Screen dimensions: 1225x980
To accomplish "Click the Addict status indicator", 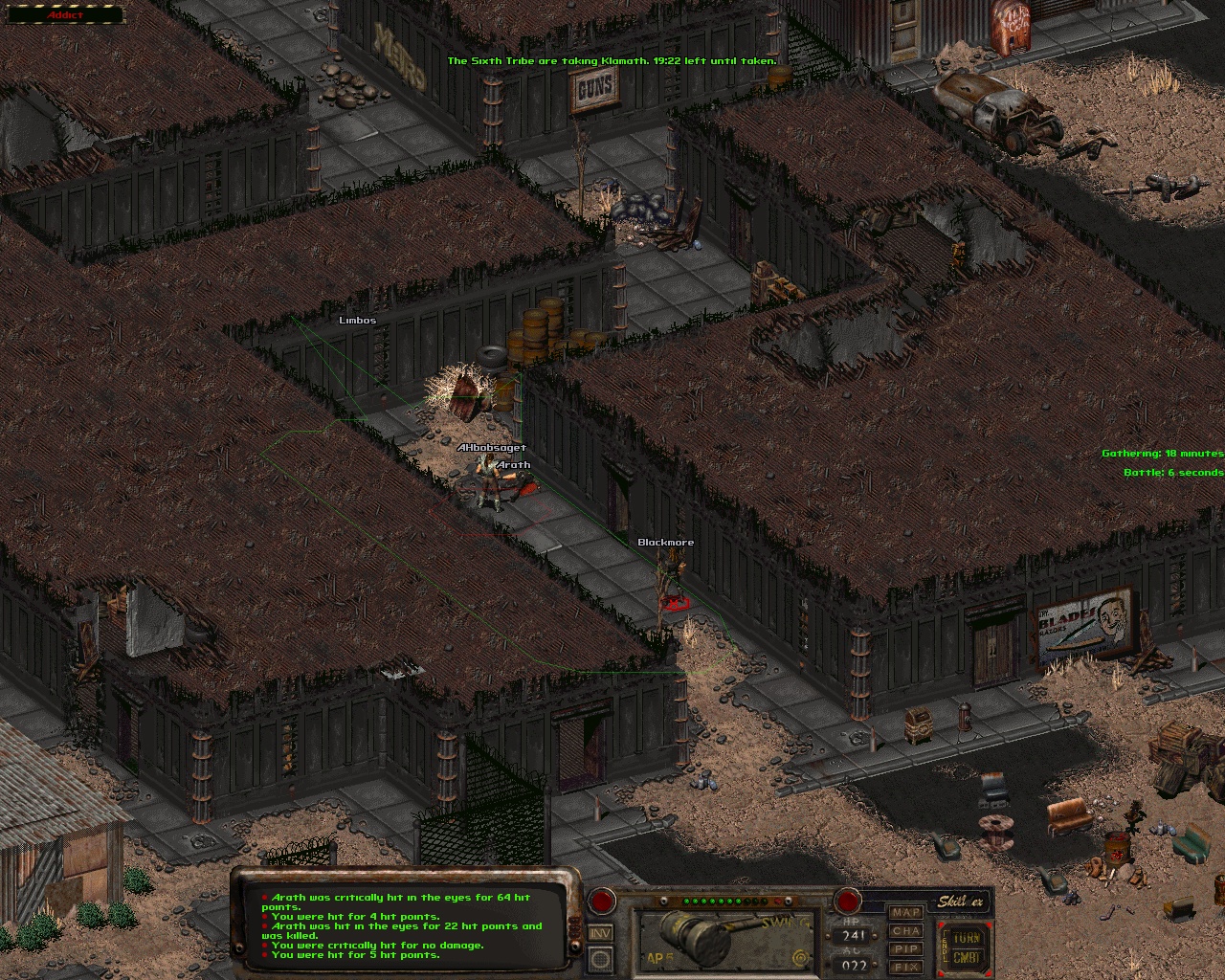I will [x=65, y=14].
